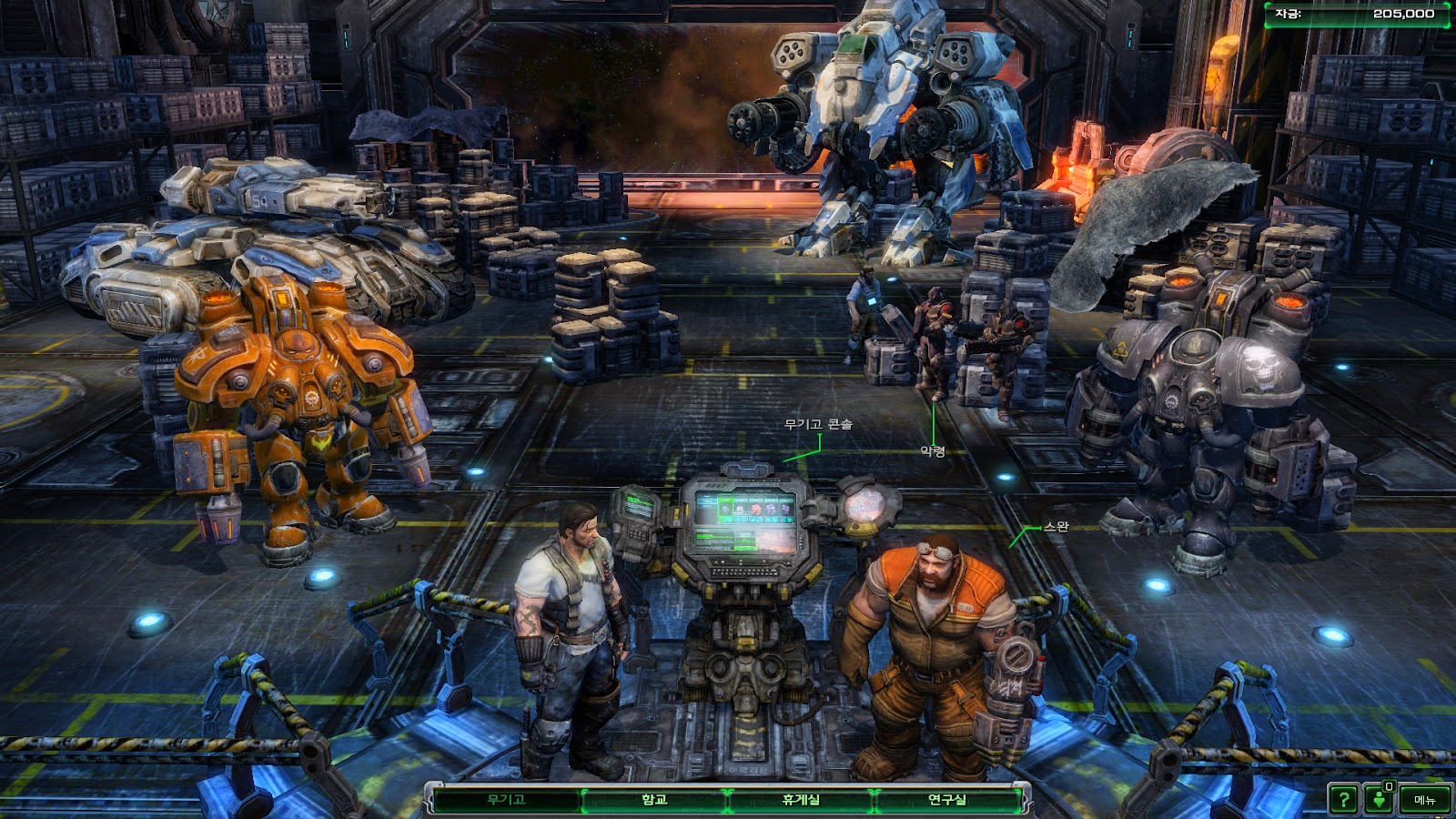This screenshot has height=819, width=1456.
Task: Go to the 함교 (Bridge) room
Action: point(654,800)
